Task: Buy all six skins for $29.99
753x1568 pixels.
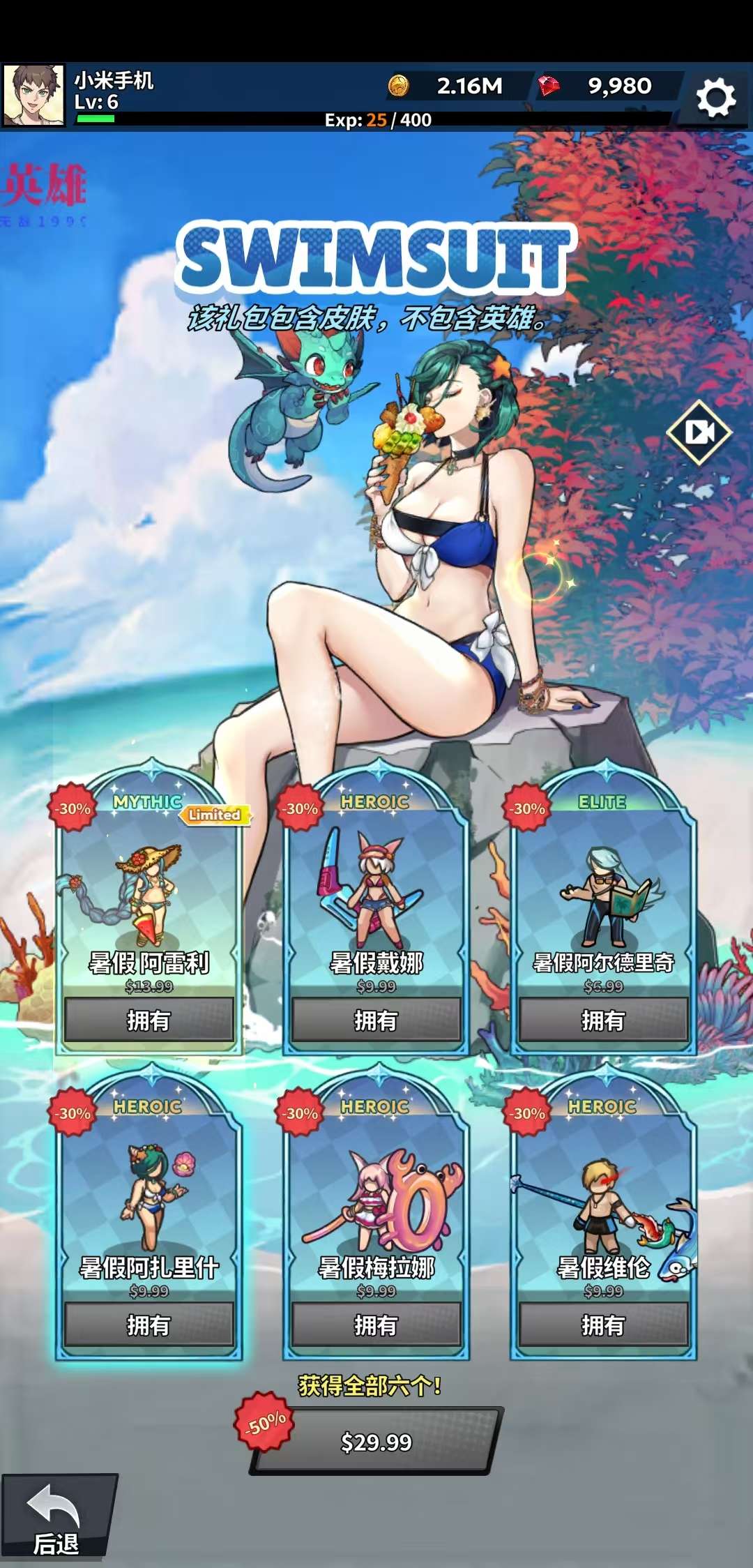Action: point(376,1441)
